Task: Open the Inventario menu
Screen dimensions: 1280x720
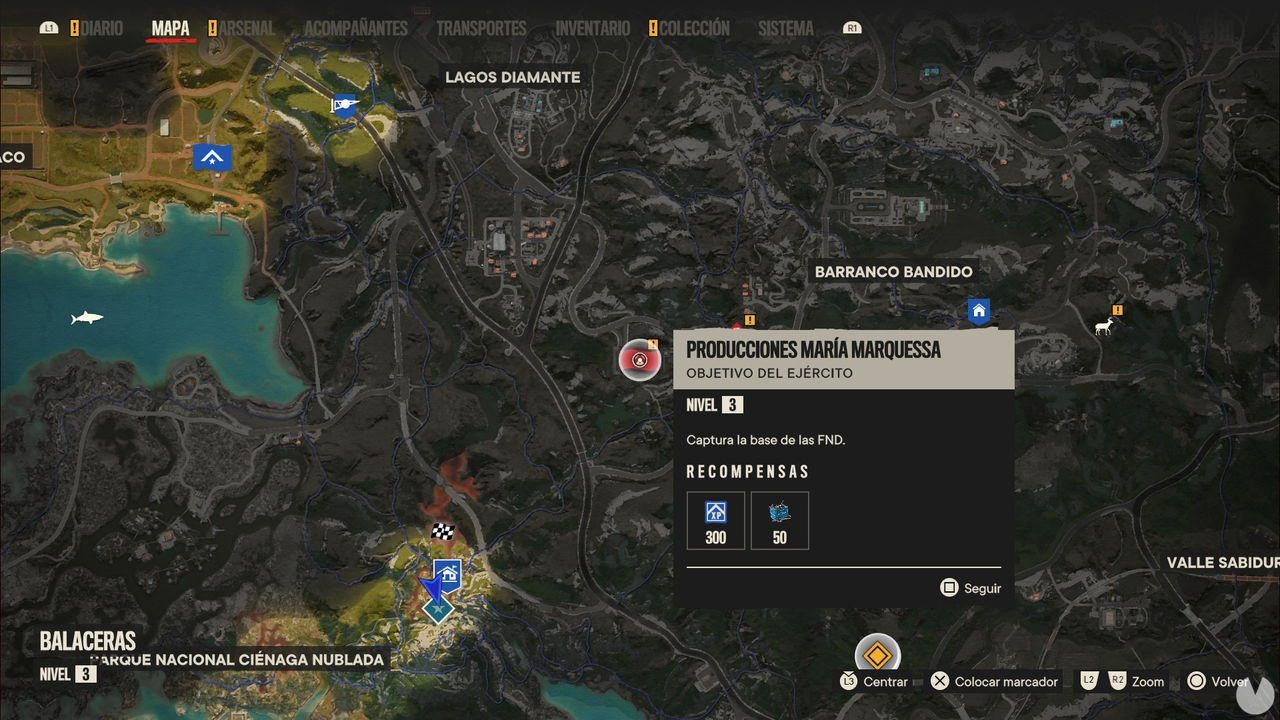Action: (x=592, y=28)
